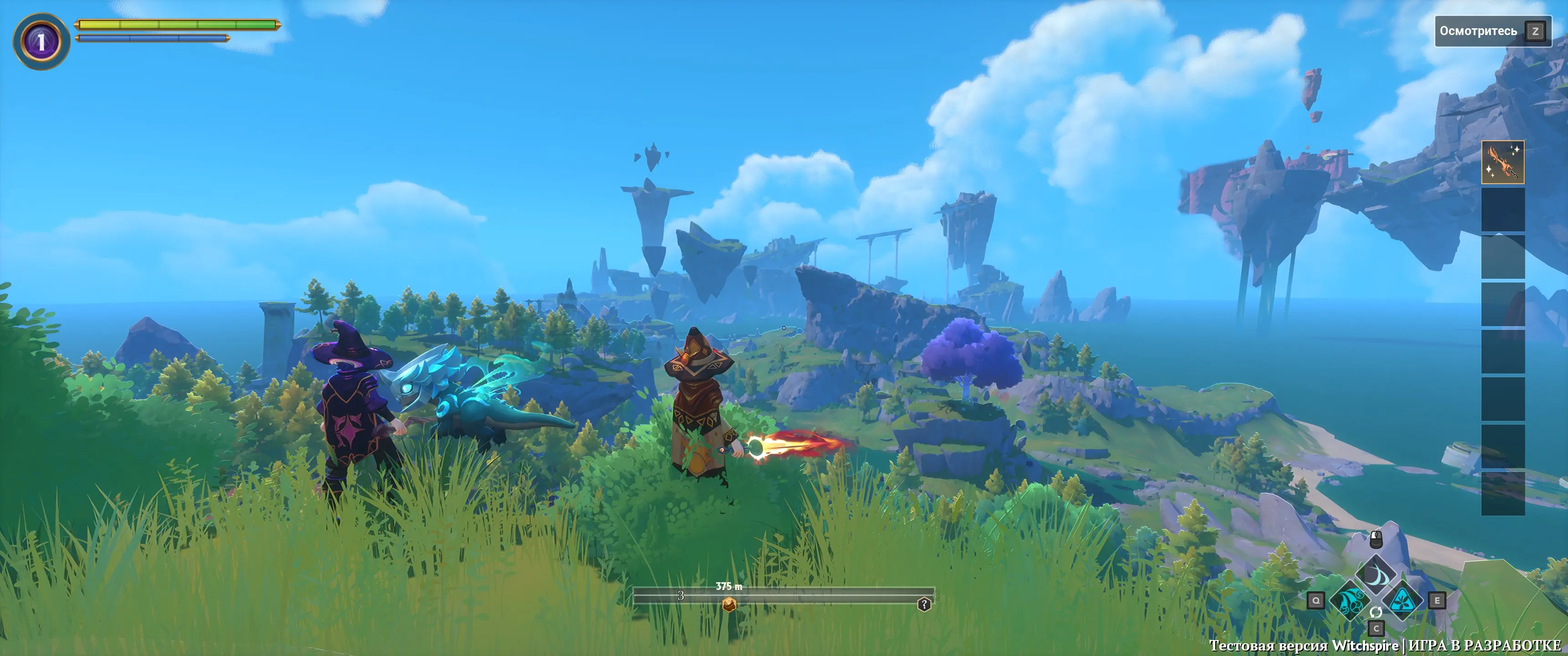
Task: Trigger the triangle leaf ability
Action: [1403, 600]
